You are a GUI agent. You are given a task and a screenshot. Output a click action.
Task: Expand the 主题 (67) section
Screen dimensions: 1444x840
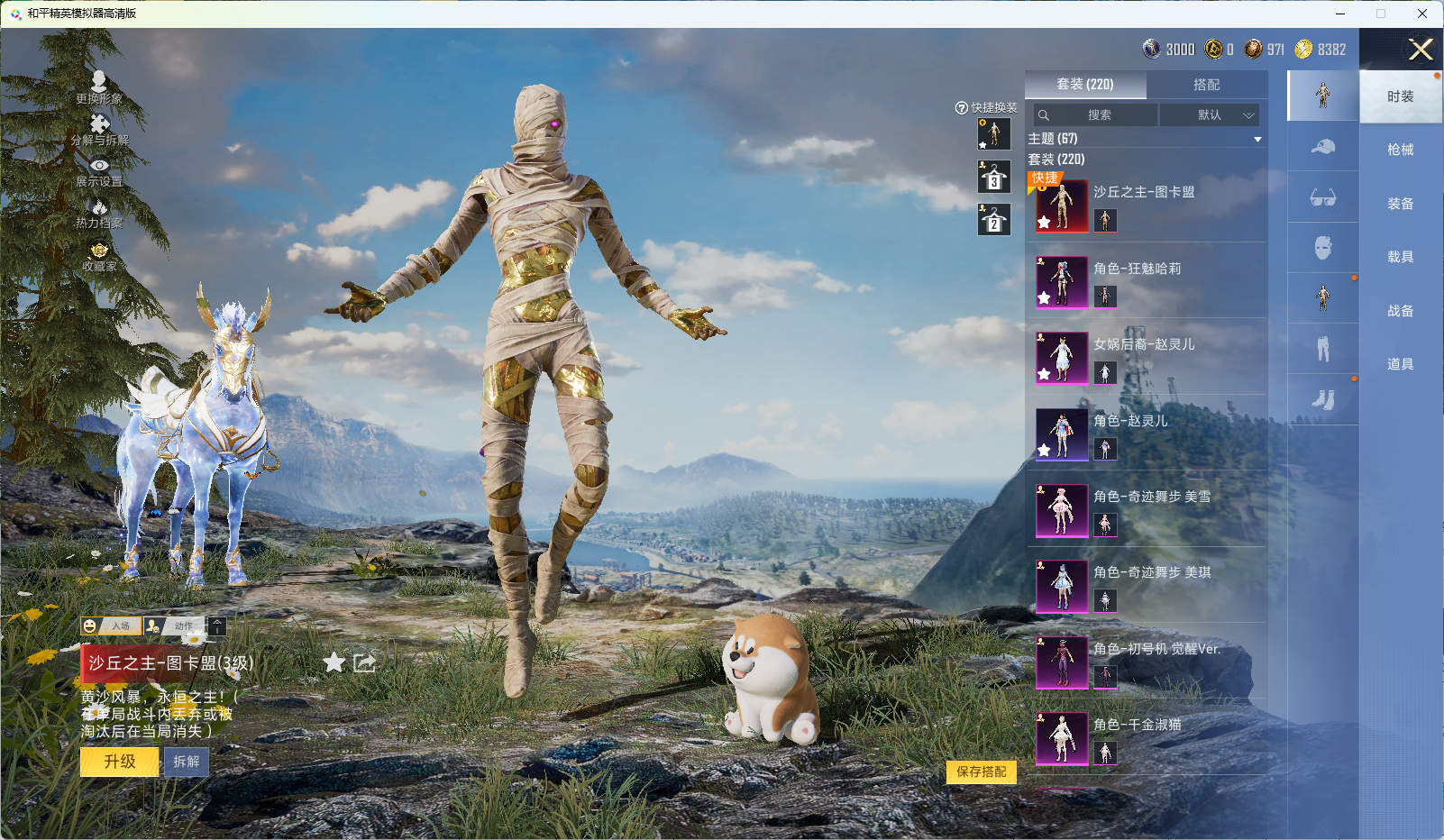(x=1145, y=139)
